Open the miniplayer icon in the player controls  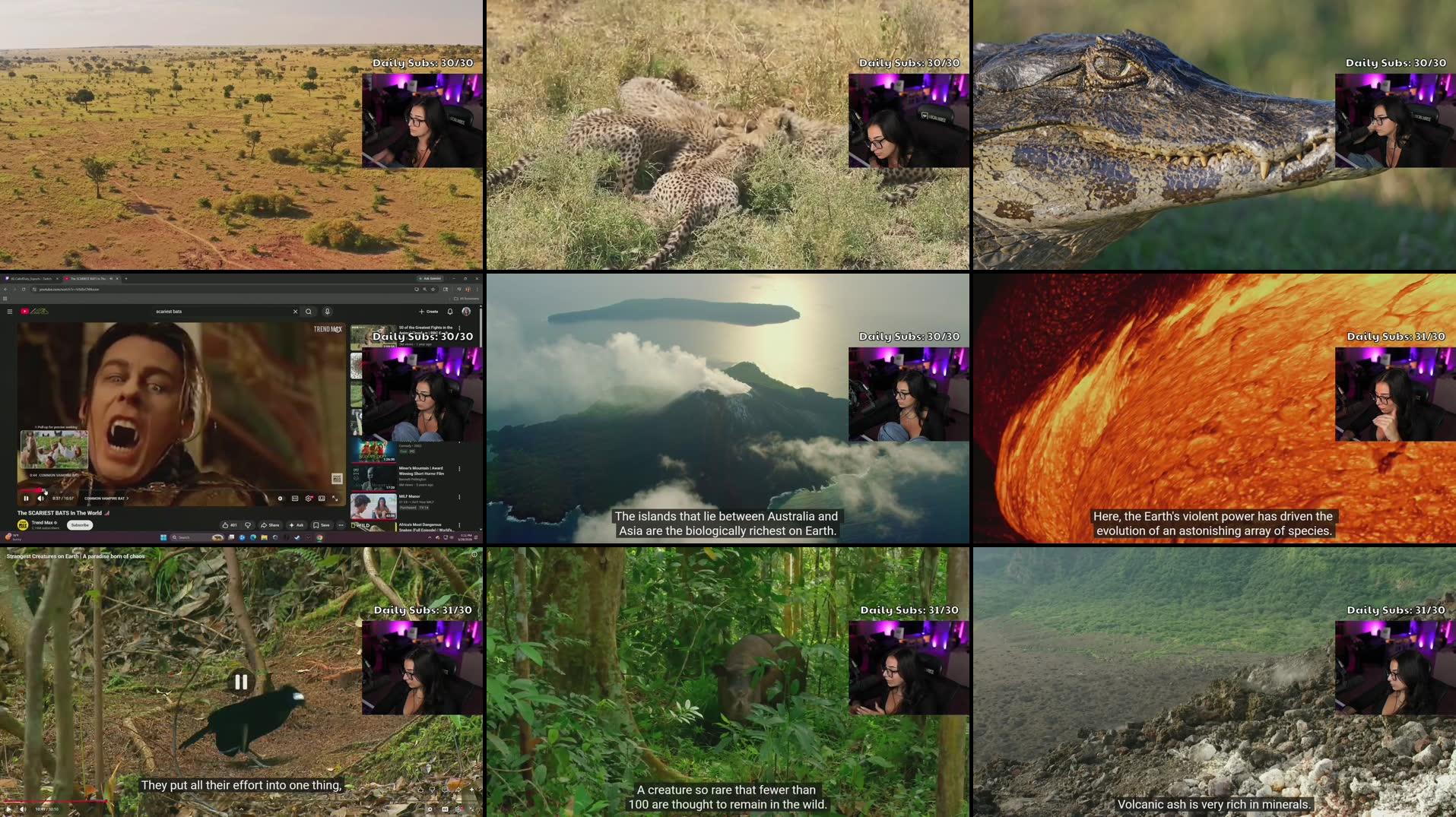[322, 499]
